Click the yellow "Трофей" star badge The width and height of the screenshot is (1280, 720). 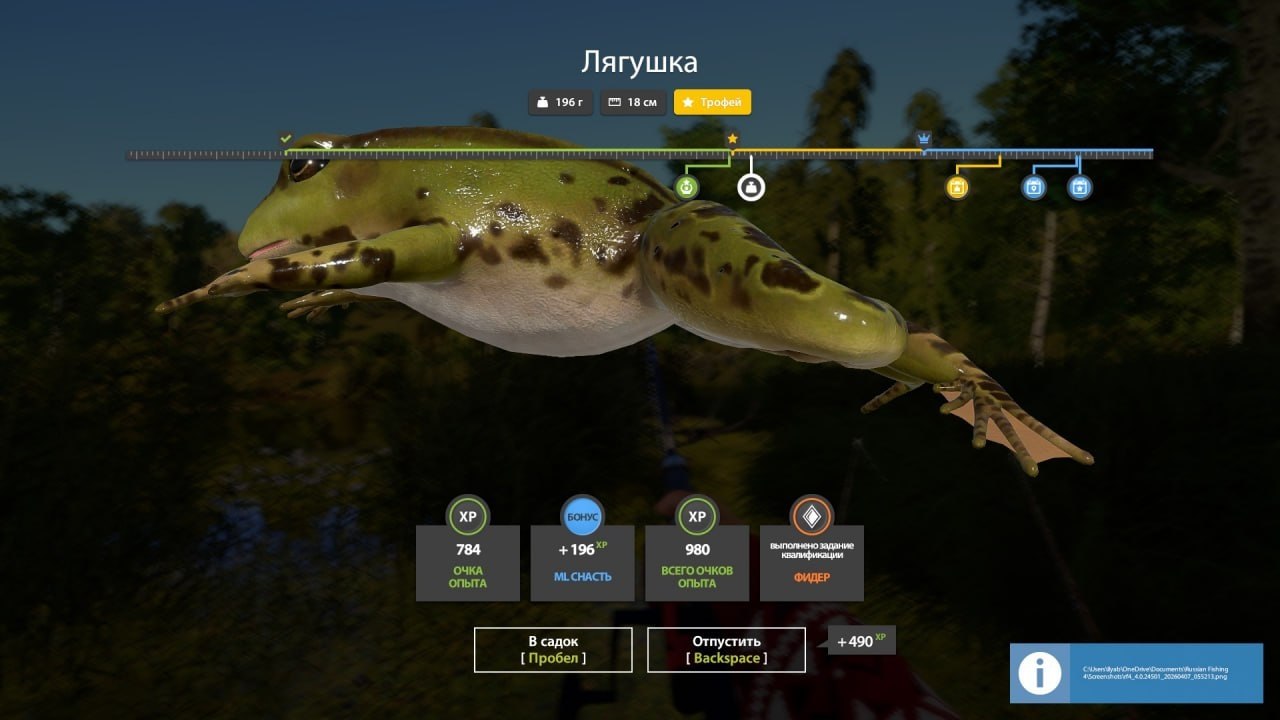(x=712, y=102)
